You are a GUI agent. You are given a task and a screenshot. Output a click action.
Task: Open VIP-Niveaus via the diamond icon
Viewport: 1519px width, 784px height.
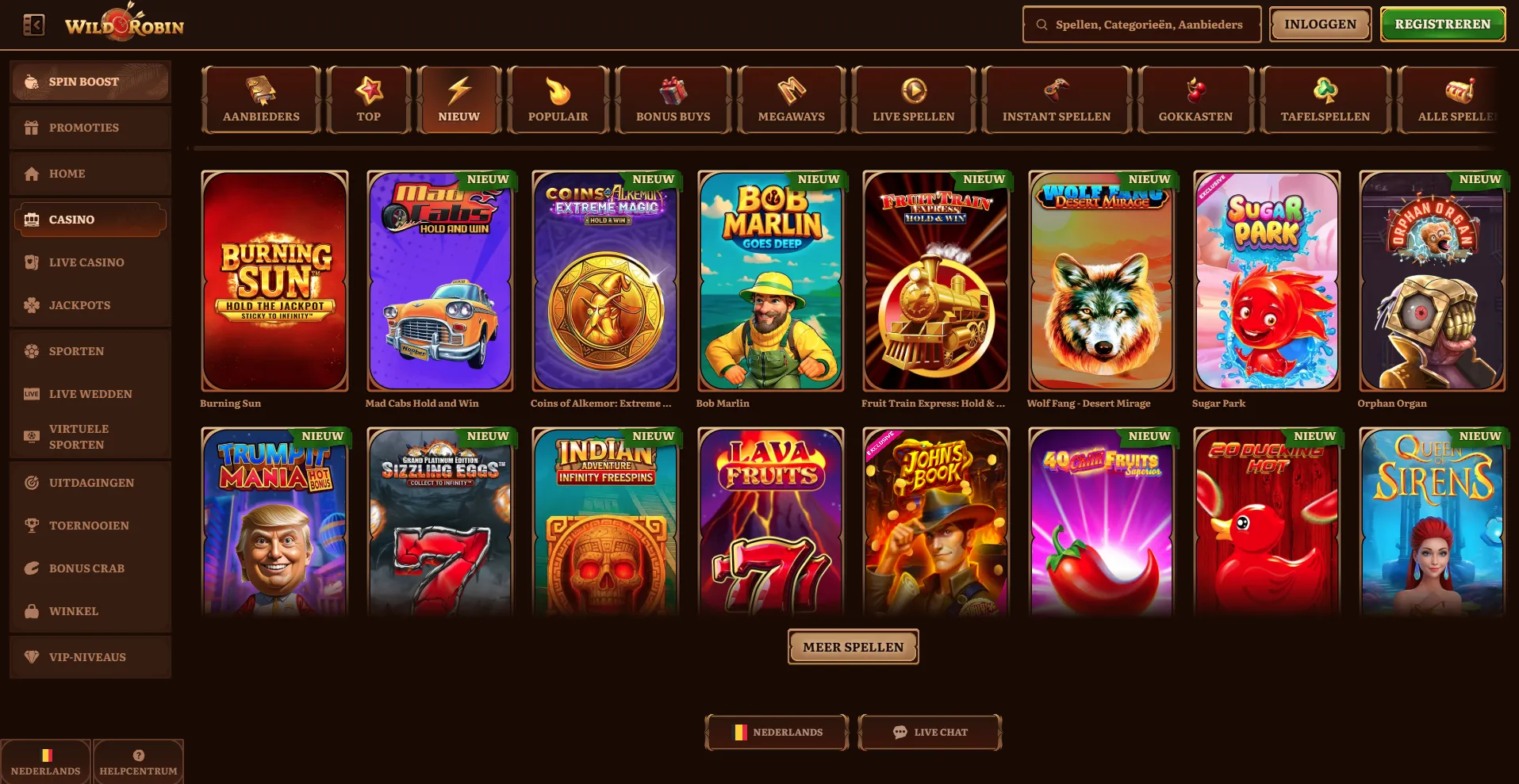click(32, 656)
